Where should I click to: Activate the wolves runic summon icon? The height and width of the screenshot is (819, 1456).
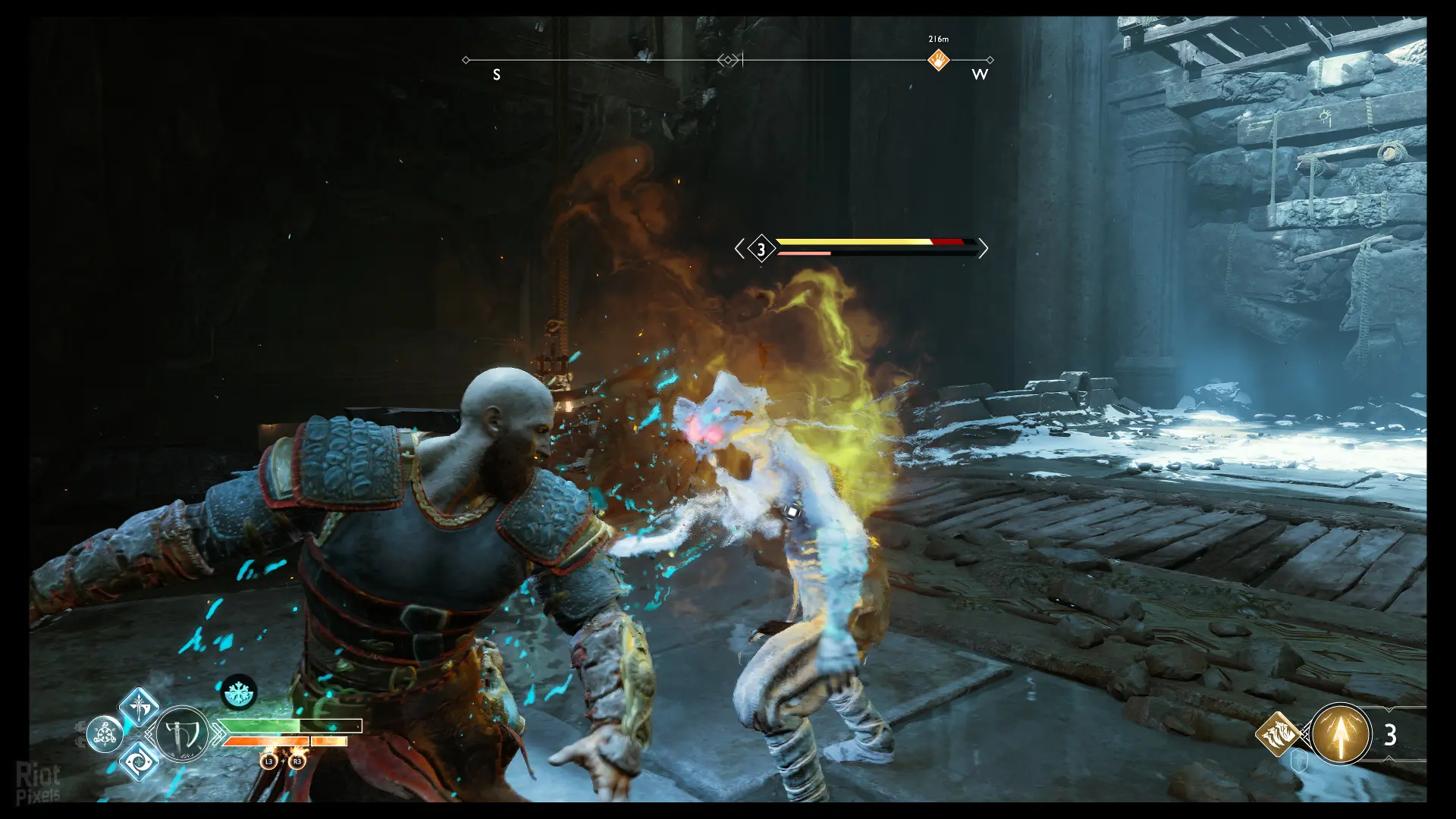click(1278, 733)
